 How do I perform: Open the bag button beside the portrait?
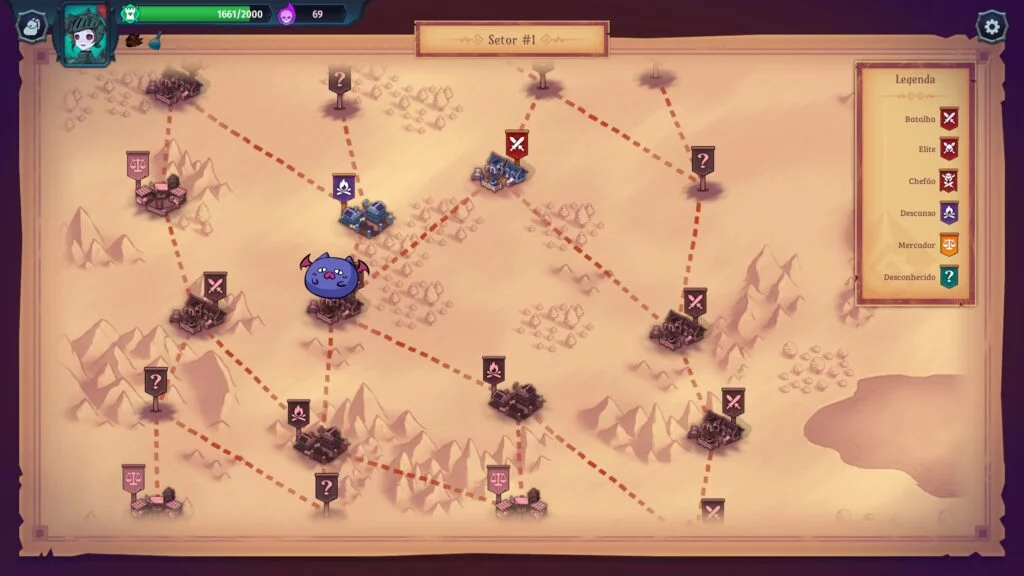32,26
